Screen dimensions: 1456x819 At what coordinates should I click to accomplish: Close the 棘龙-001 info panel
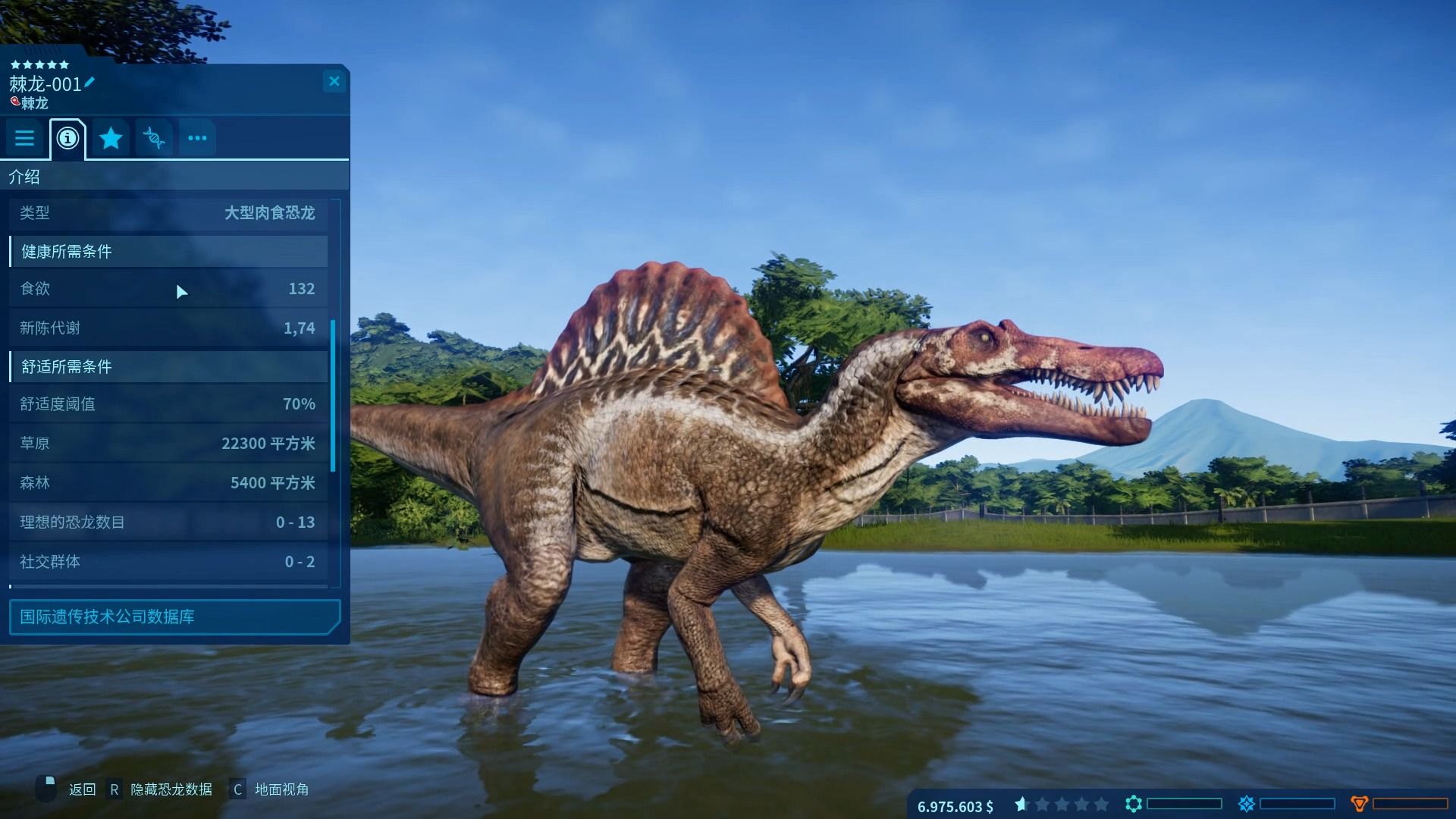334,81
